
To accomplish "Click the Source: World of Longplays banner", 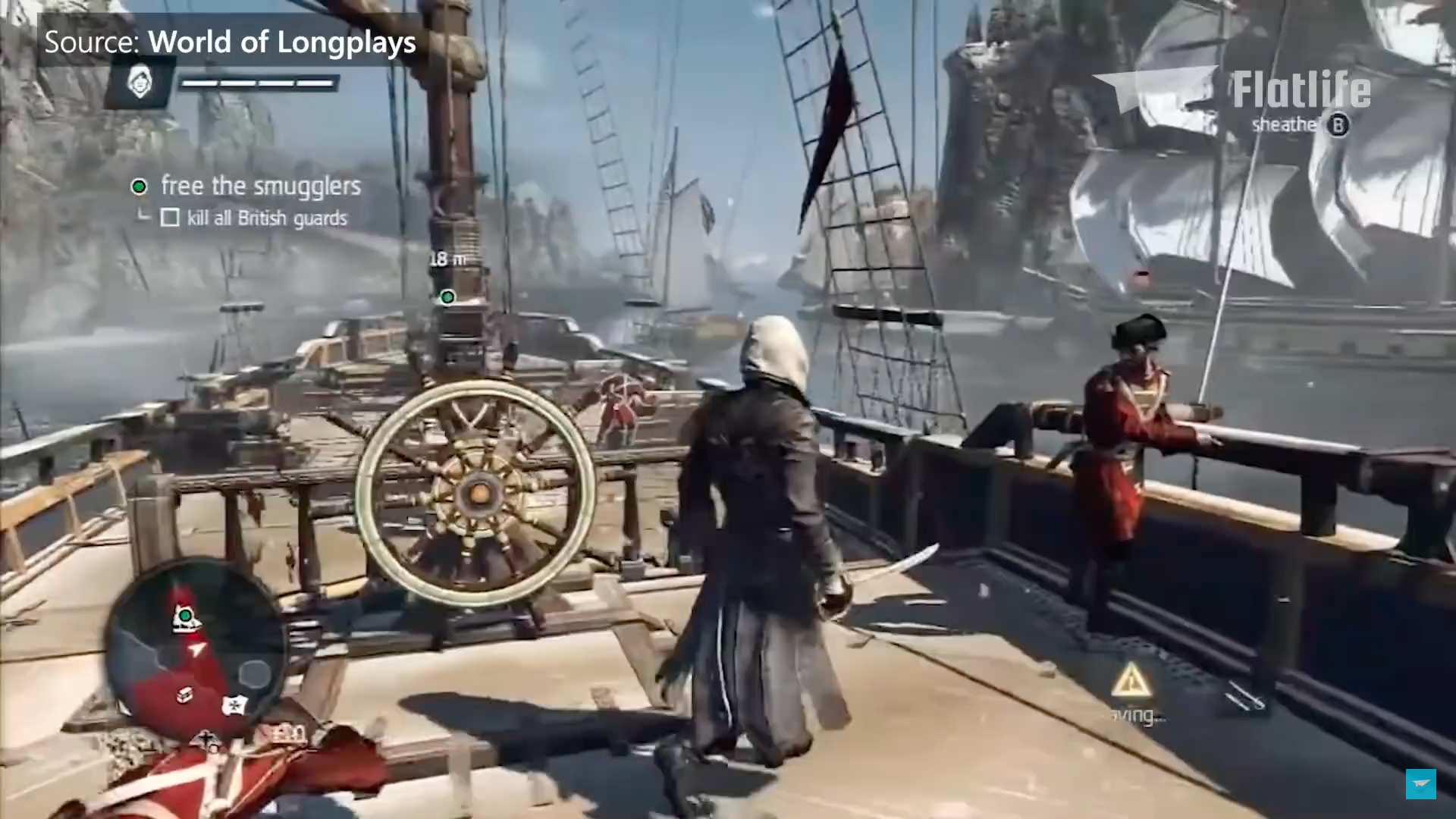I will [x=227, y=42].
